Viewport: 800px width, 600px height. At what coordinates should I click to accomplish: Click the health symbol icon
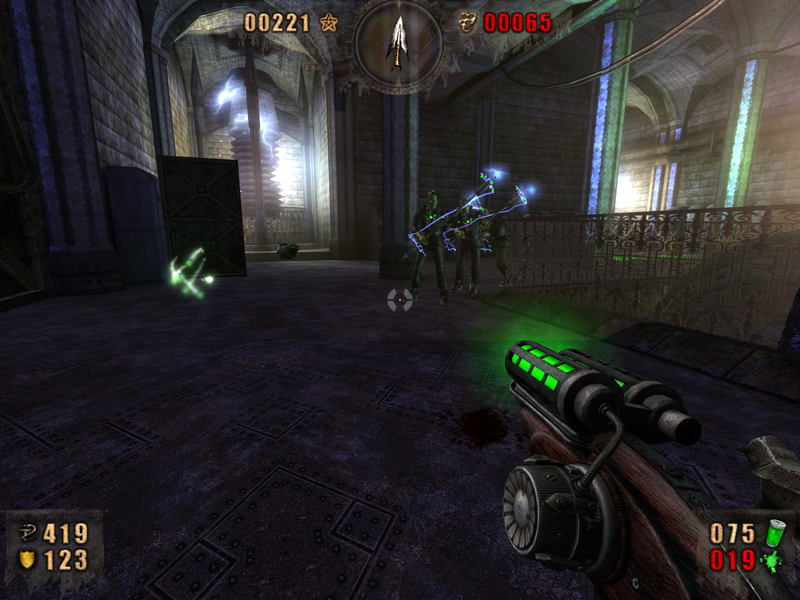tap(27, 534)
